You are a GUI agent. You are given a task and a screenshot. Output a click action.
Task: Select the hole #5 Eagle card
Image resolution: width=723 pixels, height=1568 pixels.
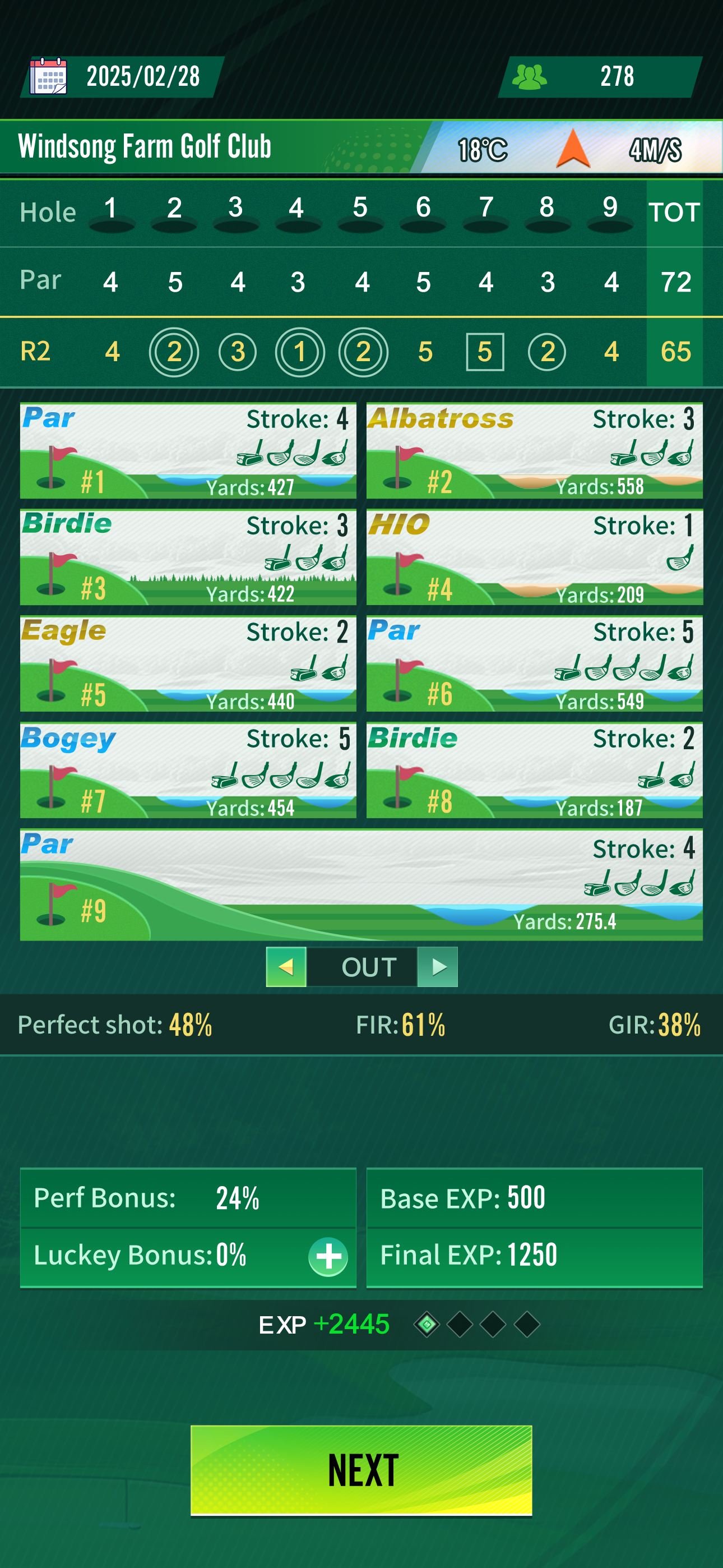188,663
